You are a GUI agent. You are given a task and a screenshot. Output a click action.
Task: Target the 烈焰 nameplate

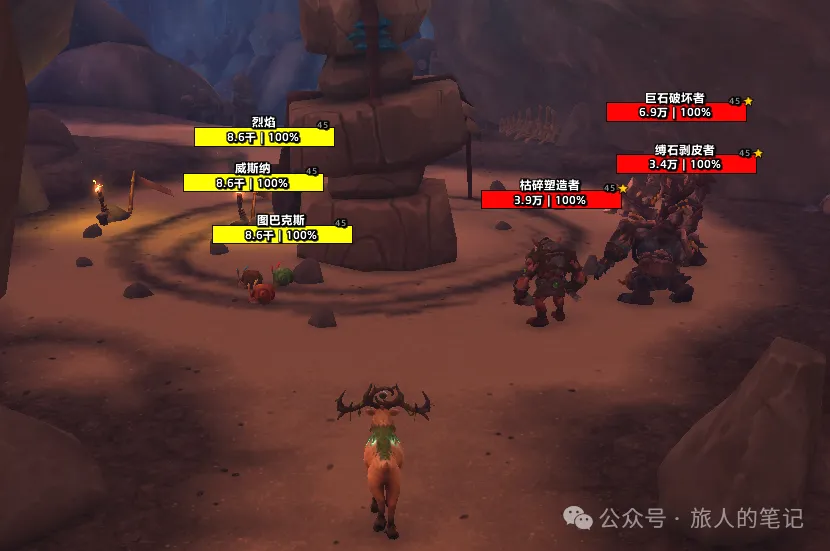[x=264, y=137]
